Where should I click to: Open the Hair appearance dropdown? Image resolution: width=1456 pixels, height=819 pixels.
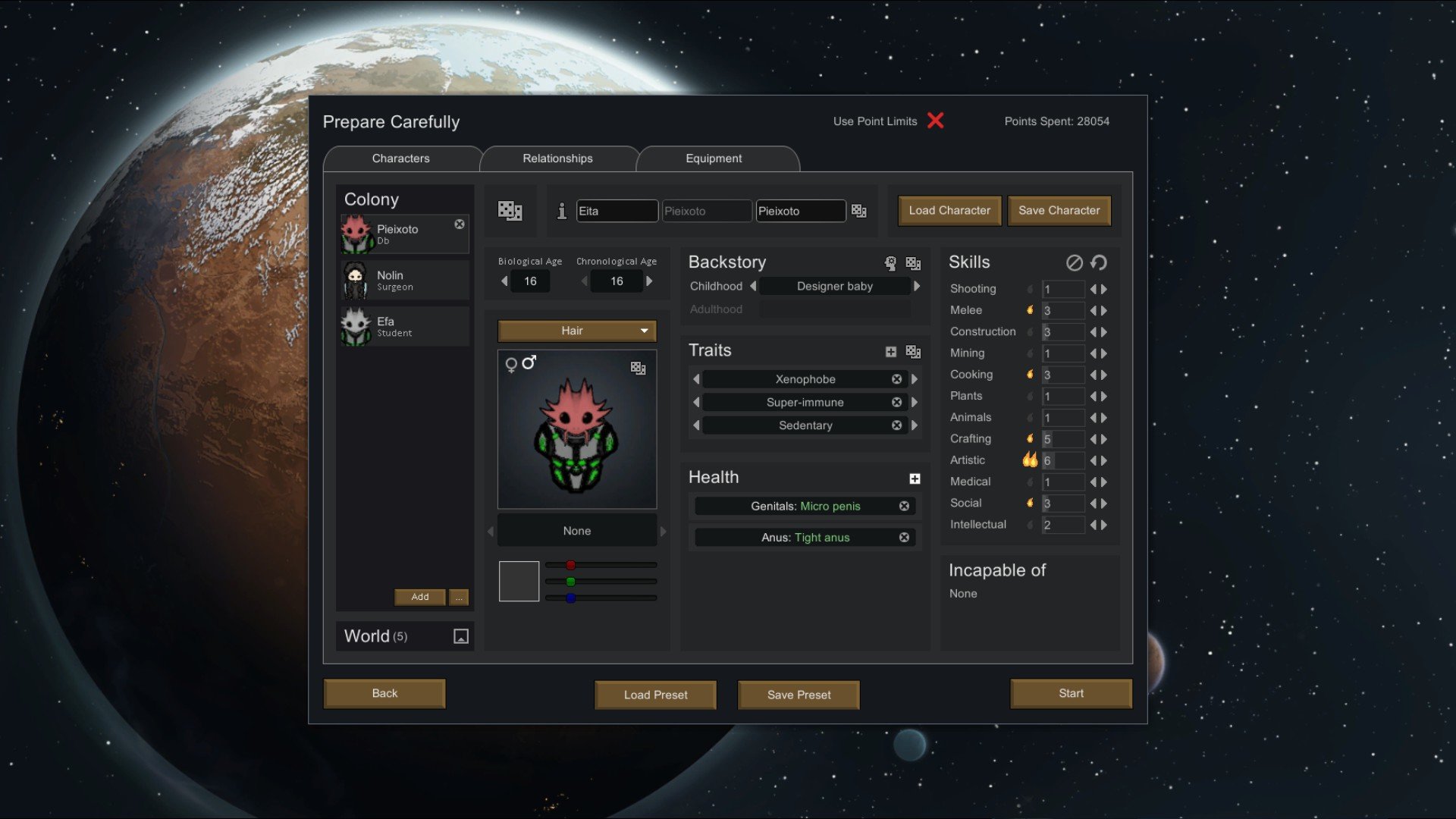click(576, 331)
